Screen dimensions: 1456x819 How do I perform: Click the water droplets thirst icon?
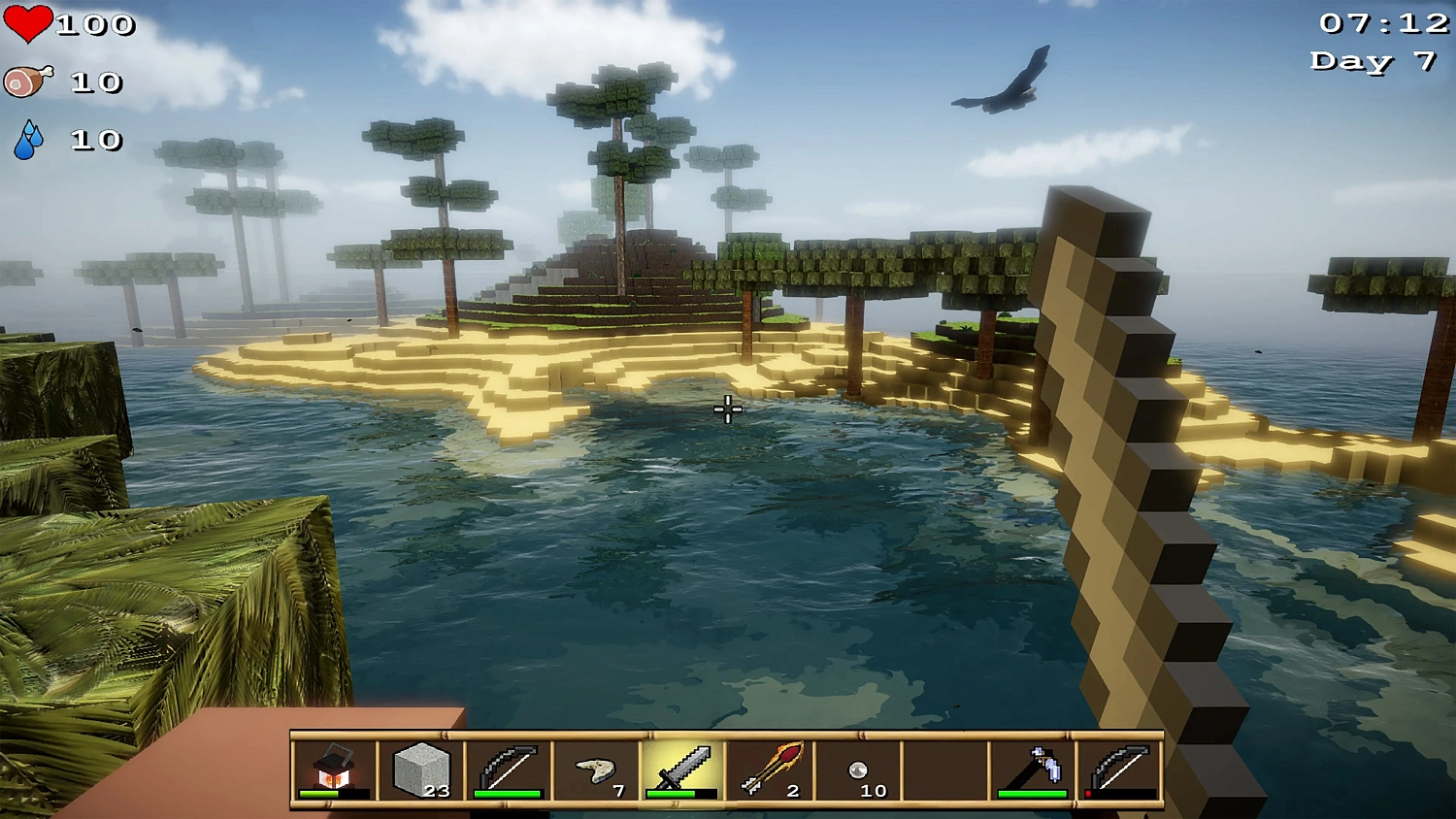[29, 139]
